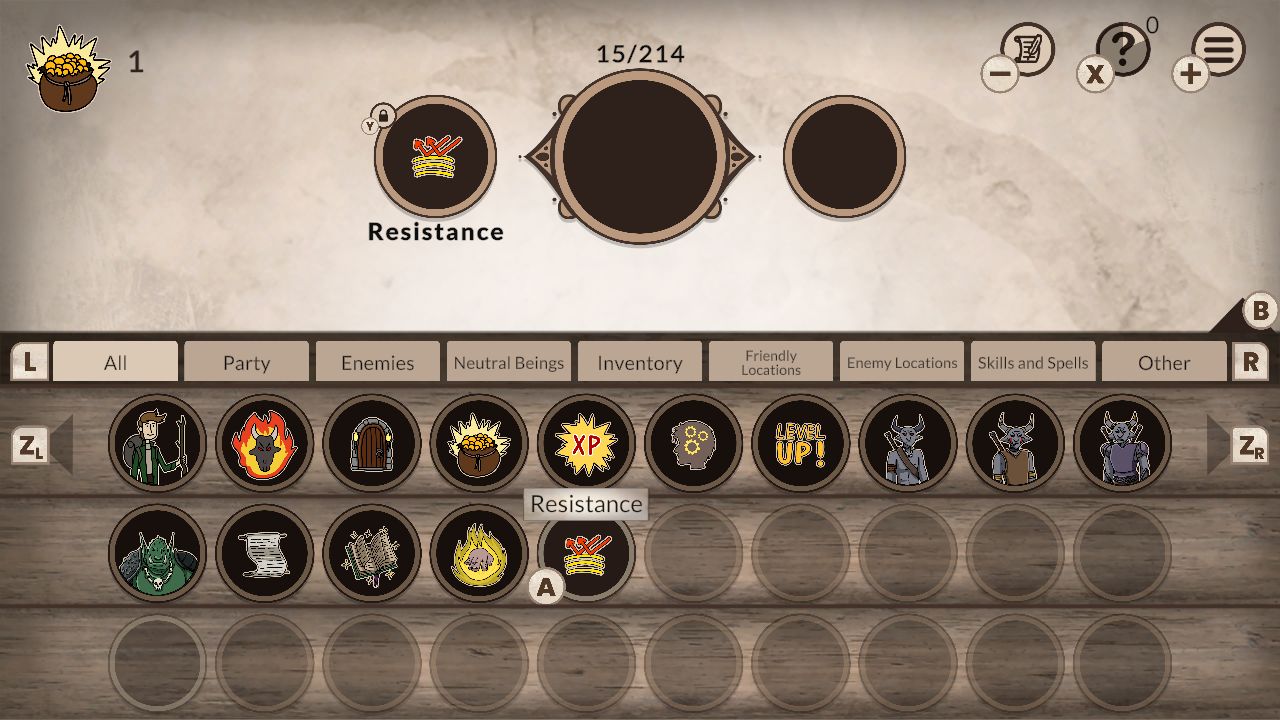
Task: Click the gears-in-head skill icon
Action: [x=694, y=443]
